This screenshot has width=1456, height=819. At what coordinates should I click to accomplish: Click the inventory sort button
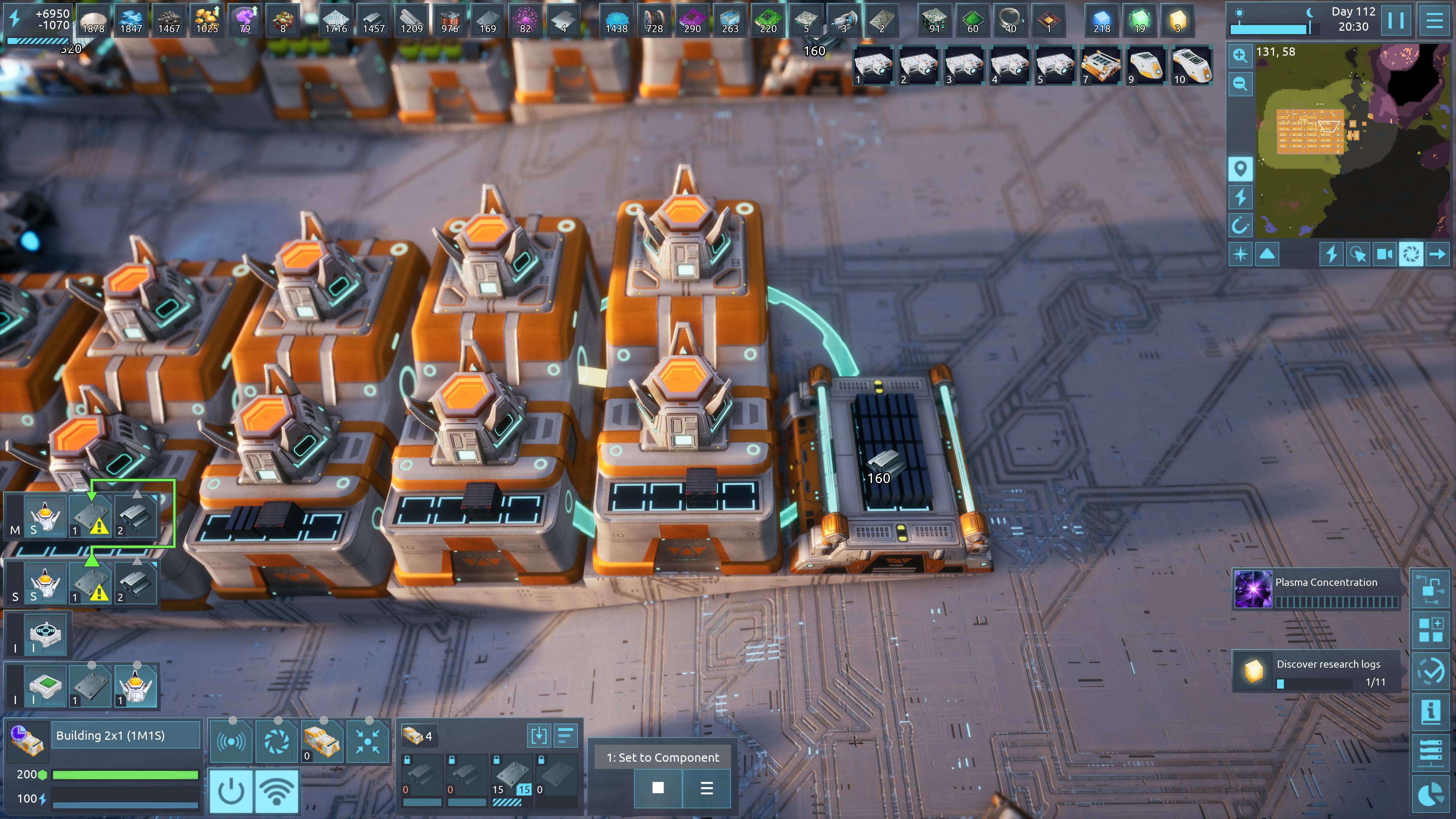pyautogui.click(x=565, y=735)
